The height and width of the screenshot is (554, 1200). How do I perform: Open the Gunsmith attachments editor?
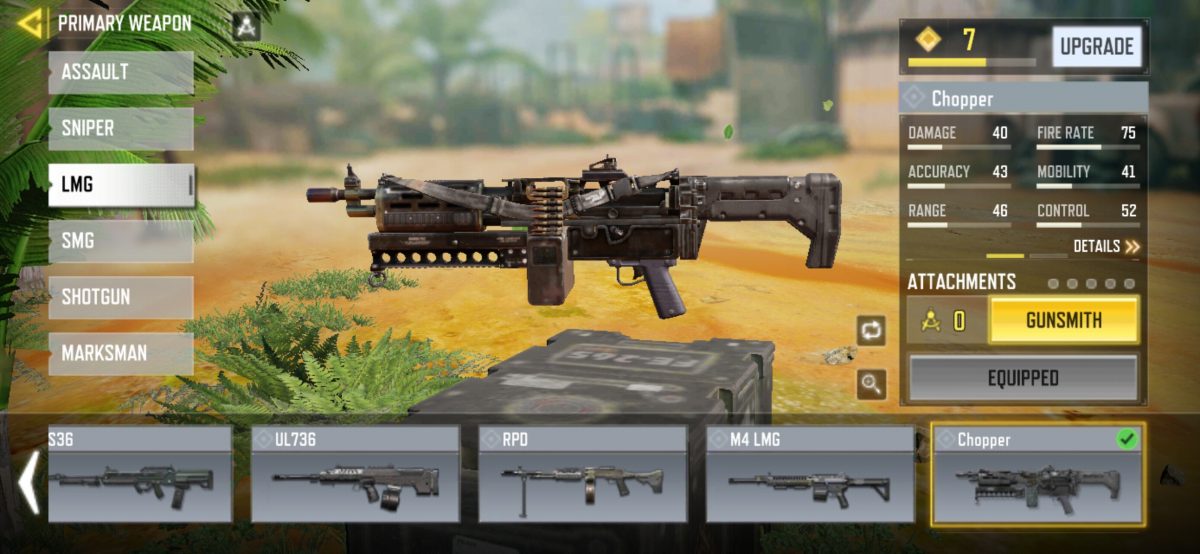click(x=1063, y=321)
